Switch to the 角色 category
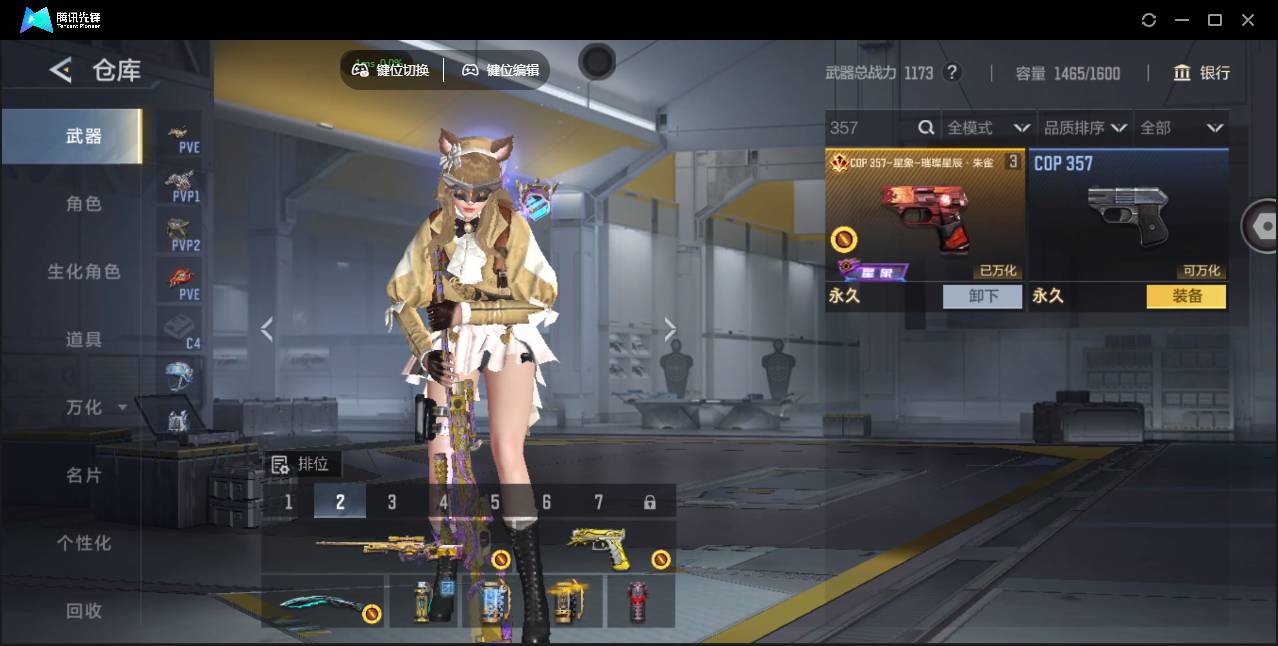The width and height of the screenshot is (1278, 646). coord(84,204)
